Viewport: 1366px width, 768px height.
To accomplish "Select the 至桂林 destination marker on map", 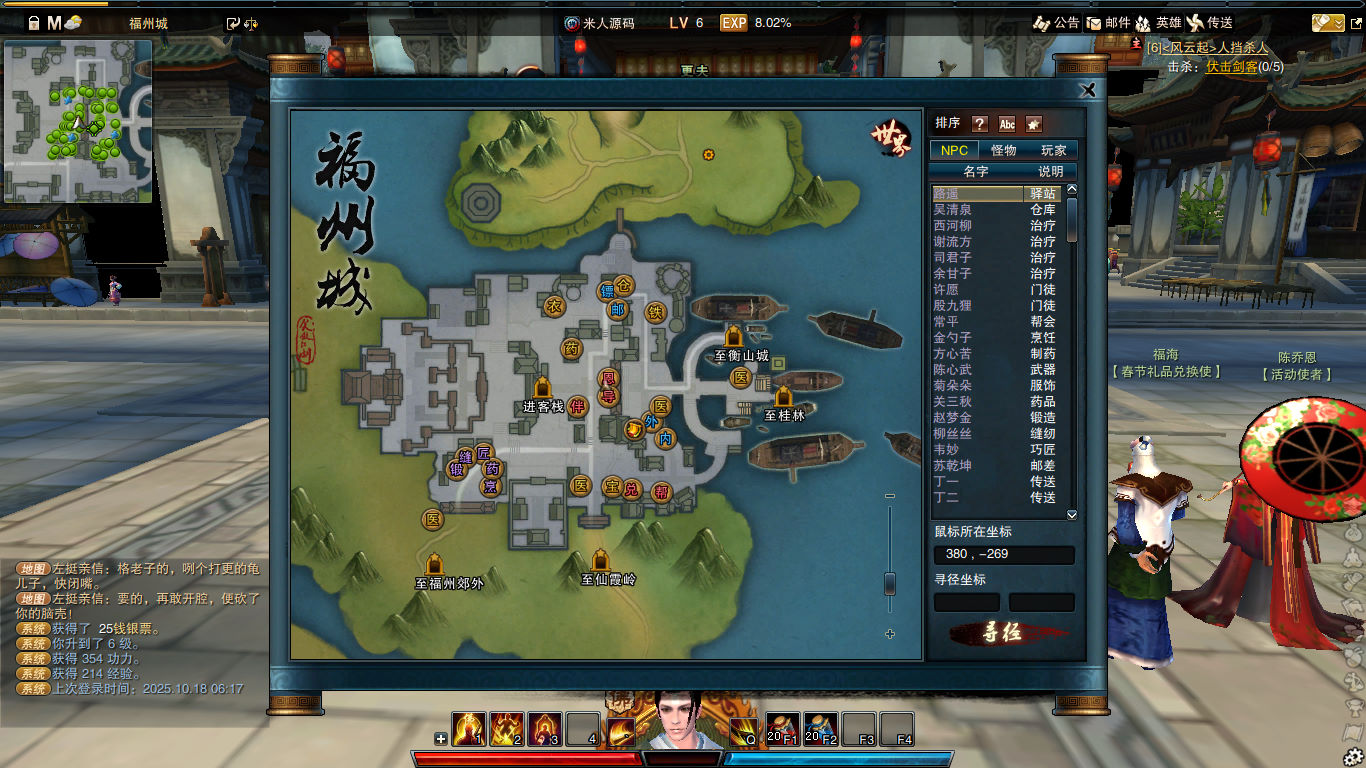I will [783, 397].
